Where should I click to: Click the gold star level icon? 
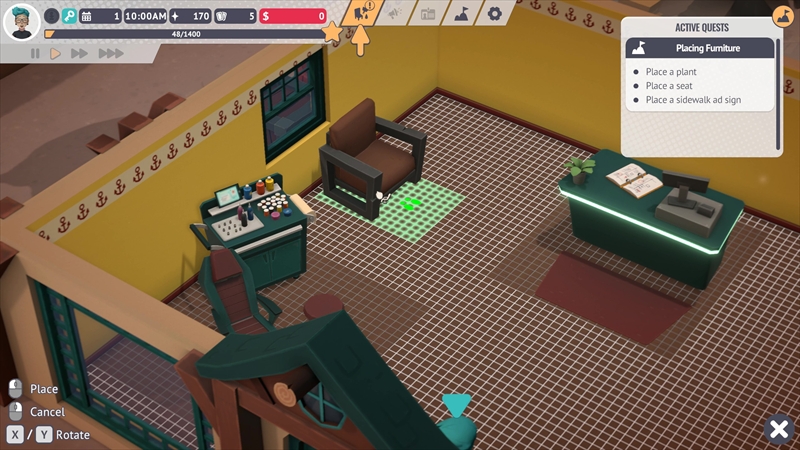(333, 33)
